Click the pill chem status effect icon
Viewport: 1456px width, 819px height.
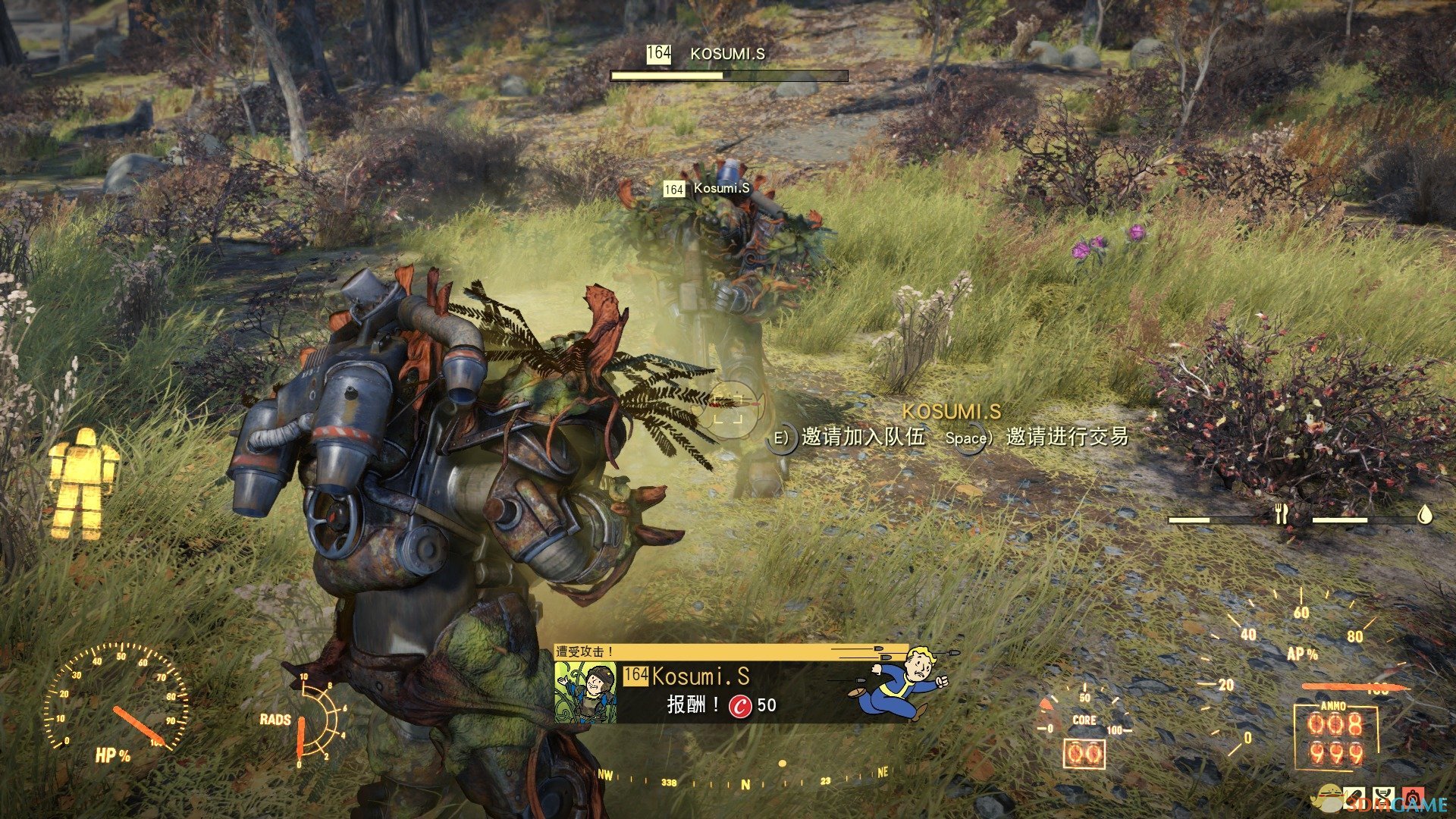pos(1354,798)
